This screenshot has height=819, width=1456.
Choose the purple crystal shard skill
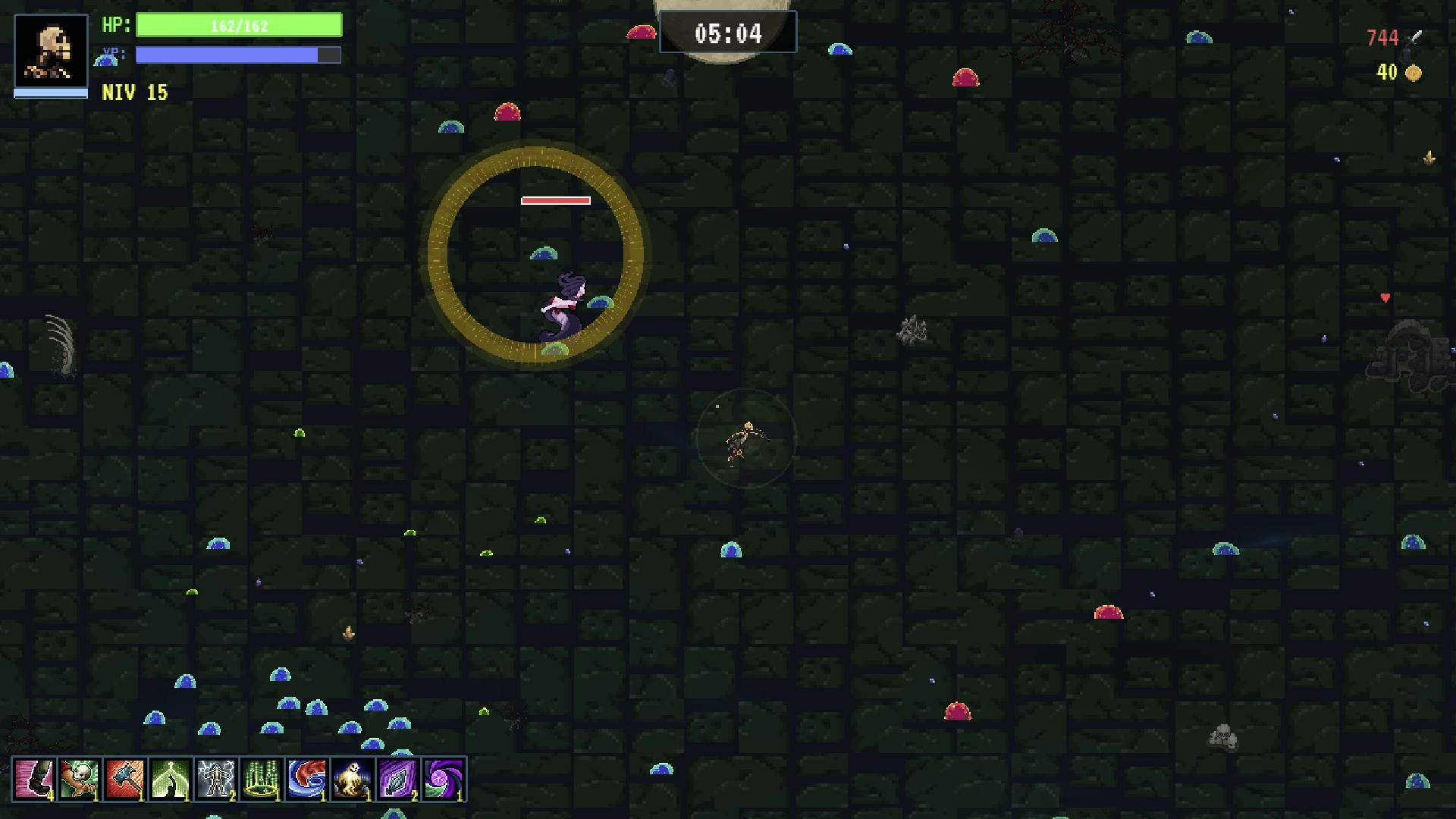[x=398, y=779]
